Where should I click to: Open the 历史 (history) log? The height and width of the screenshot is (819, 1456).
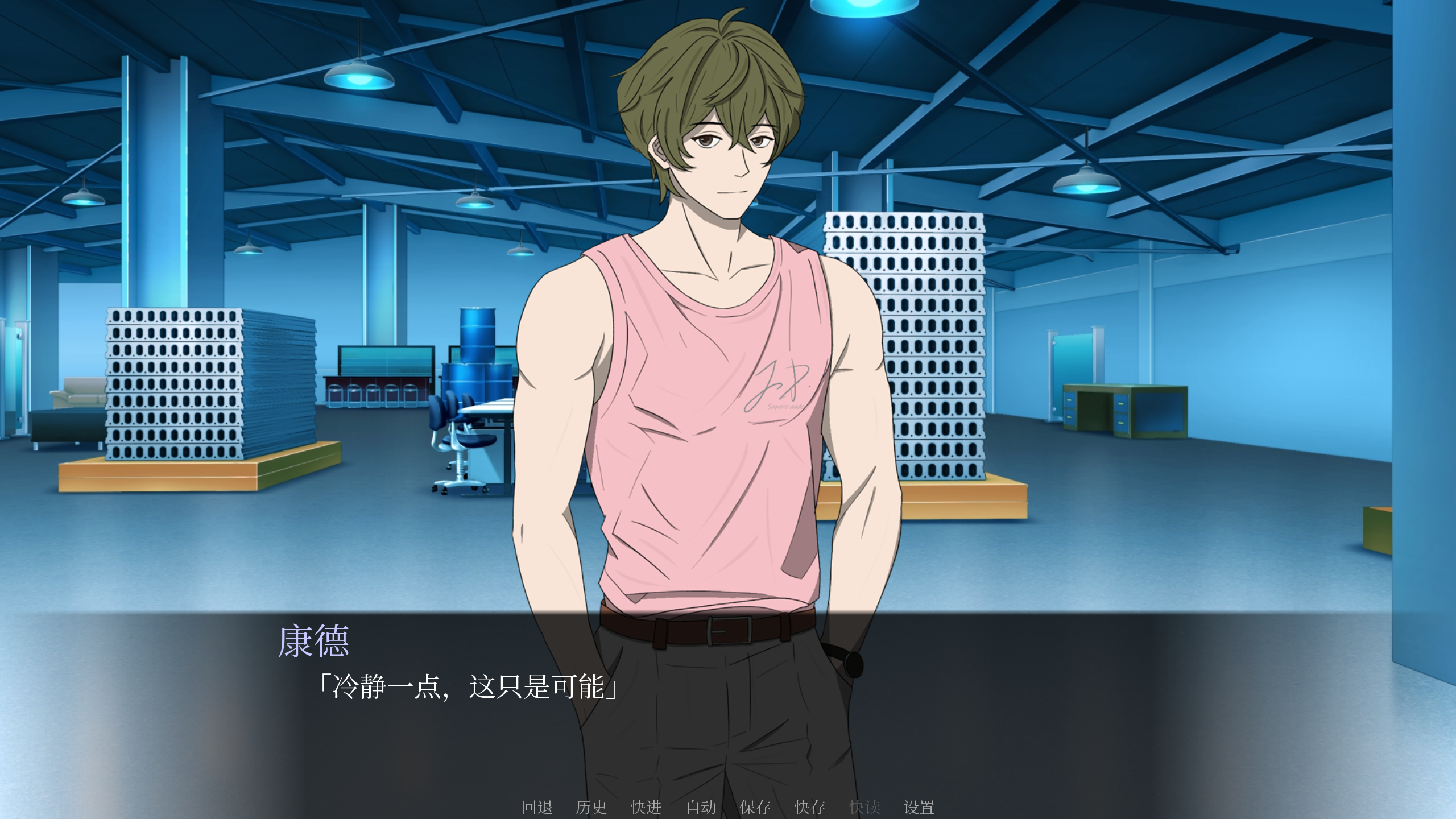pos(591,806)
